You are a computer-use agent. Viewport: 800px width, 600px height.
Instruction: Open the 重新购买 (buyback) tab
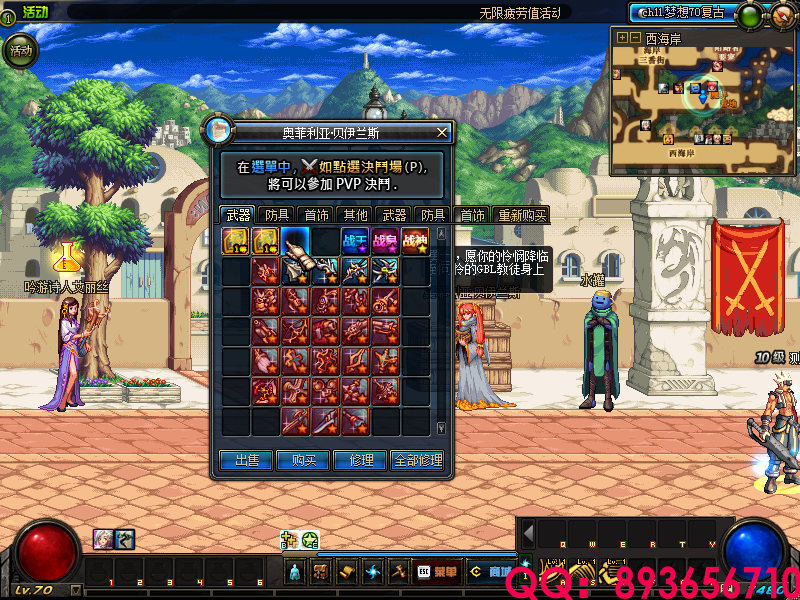521,215
